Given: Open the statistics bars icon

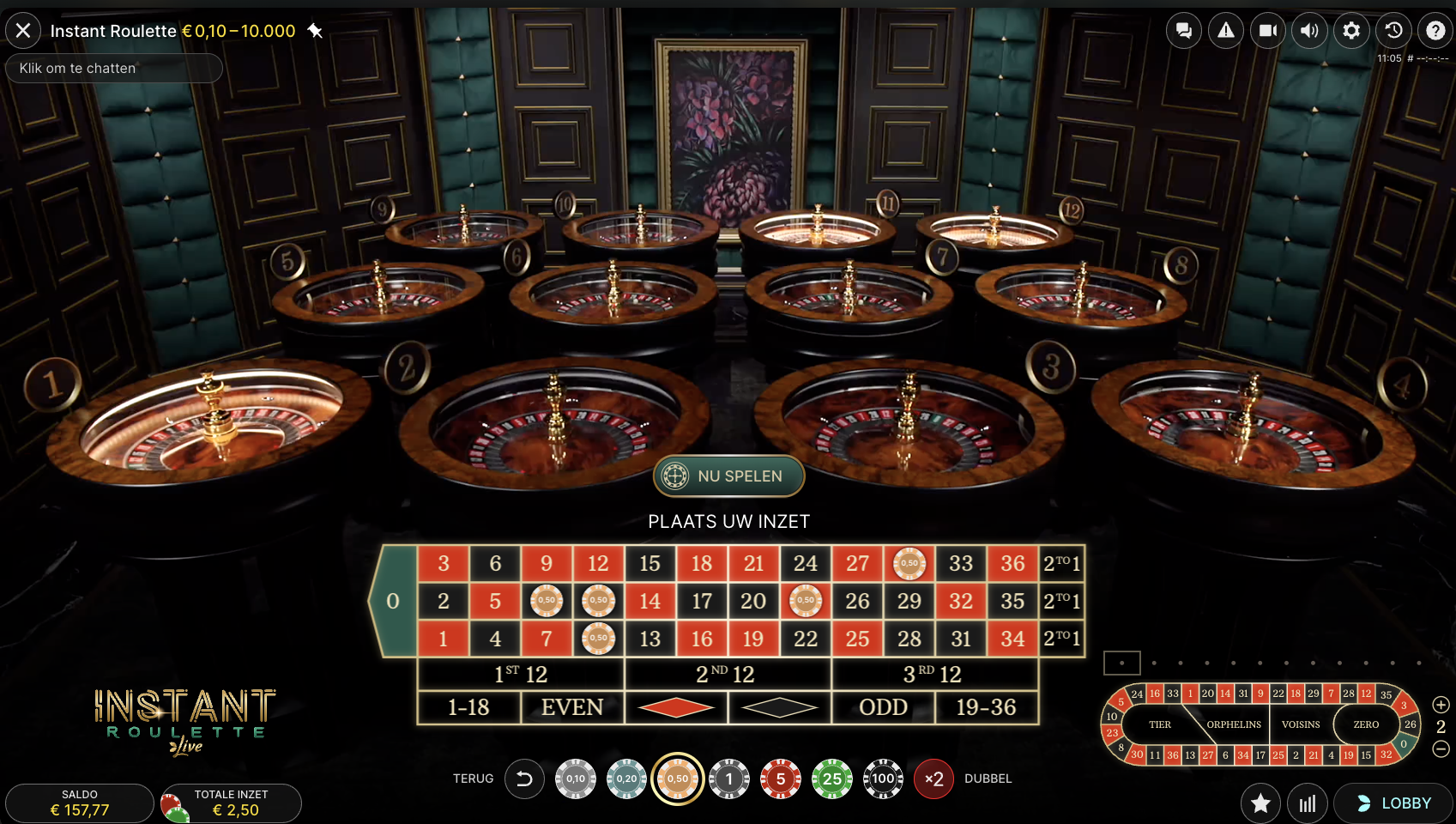Looking at the screenshot, I should coord(1308,803).
